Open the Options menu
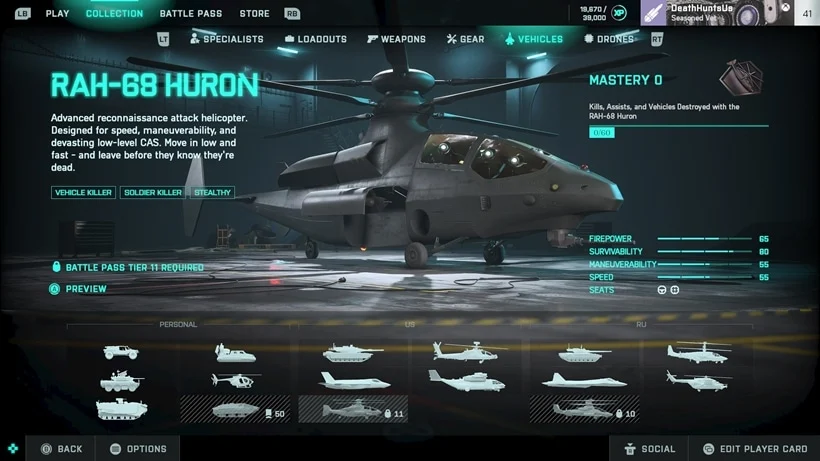 click(138, 449)
